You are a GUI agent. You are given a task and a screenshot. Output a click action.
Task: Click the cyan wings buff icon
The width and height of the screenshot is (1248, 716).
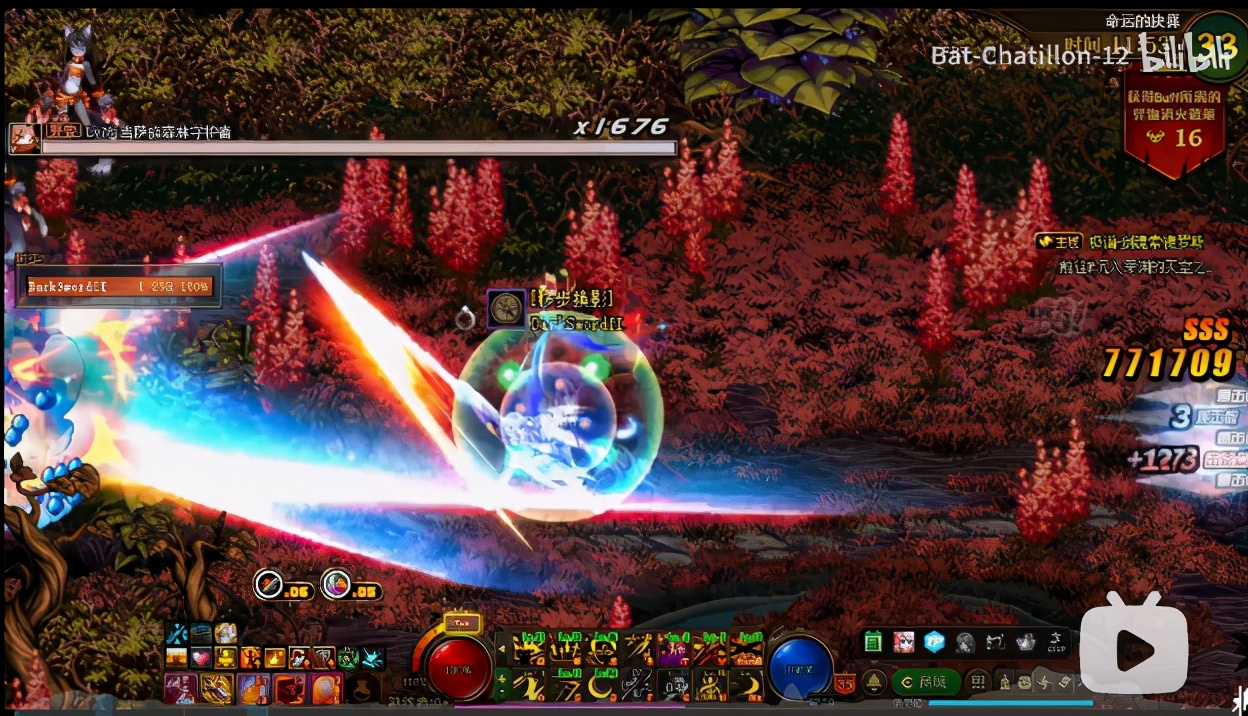[x=373, y=658]
